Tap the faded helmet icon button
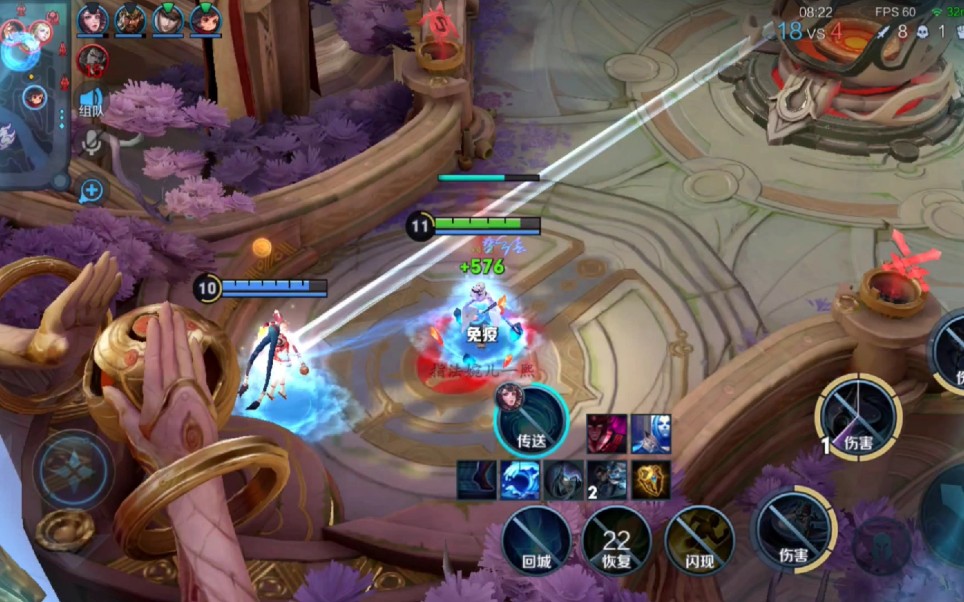 click(882, 546)
